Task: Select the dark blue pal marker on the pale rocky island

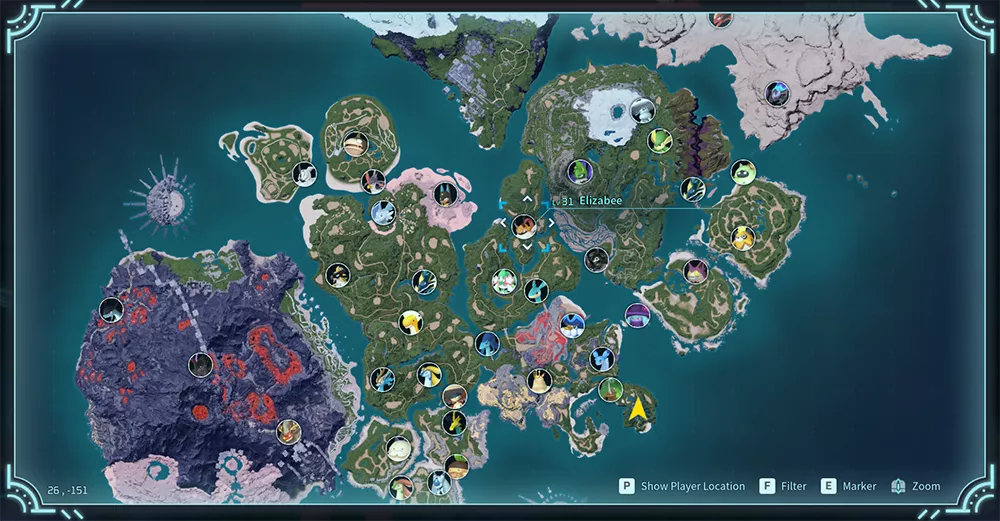Action: [777, 94]
